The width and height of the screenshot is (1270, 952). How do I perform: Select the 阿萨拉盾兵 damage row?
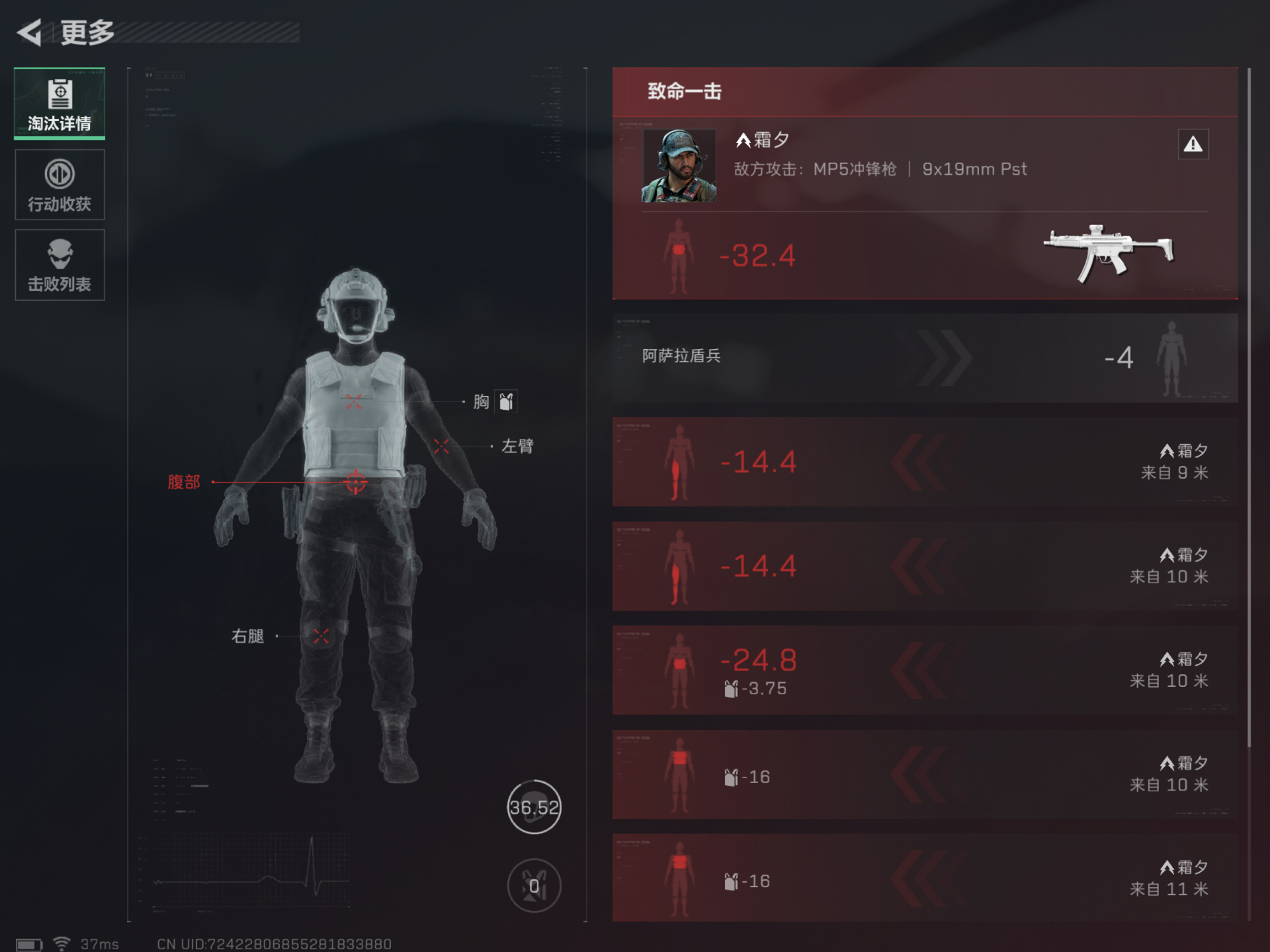(924, 358)
